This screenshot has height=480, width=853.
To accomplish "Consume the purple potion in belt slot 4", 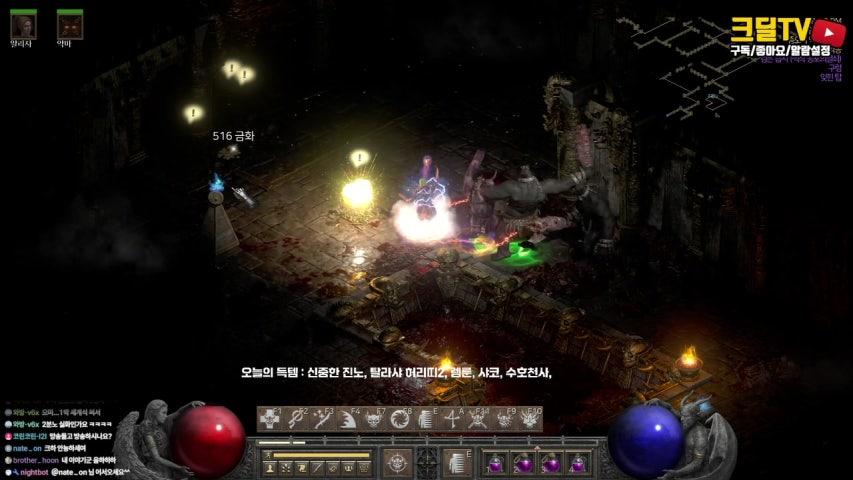I will coord(577,464).
